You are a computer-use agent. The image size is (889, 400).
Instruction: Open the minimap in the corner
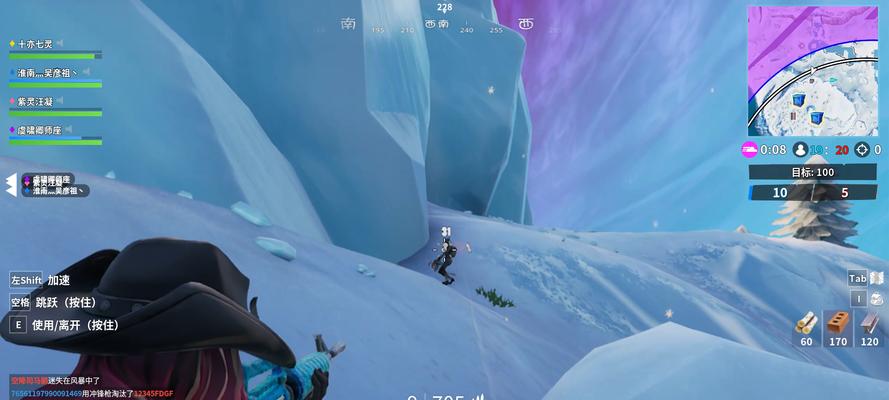814,70
